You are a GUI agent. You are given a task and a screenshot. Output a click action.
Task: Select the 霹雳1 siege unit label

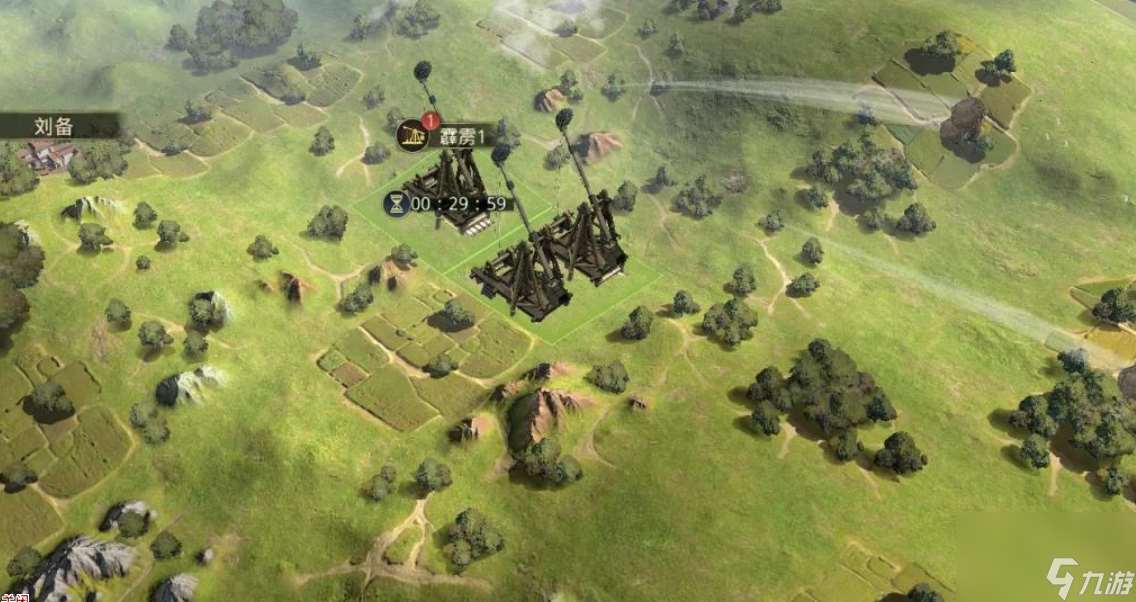(x=462, y=137)
